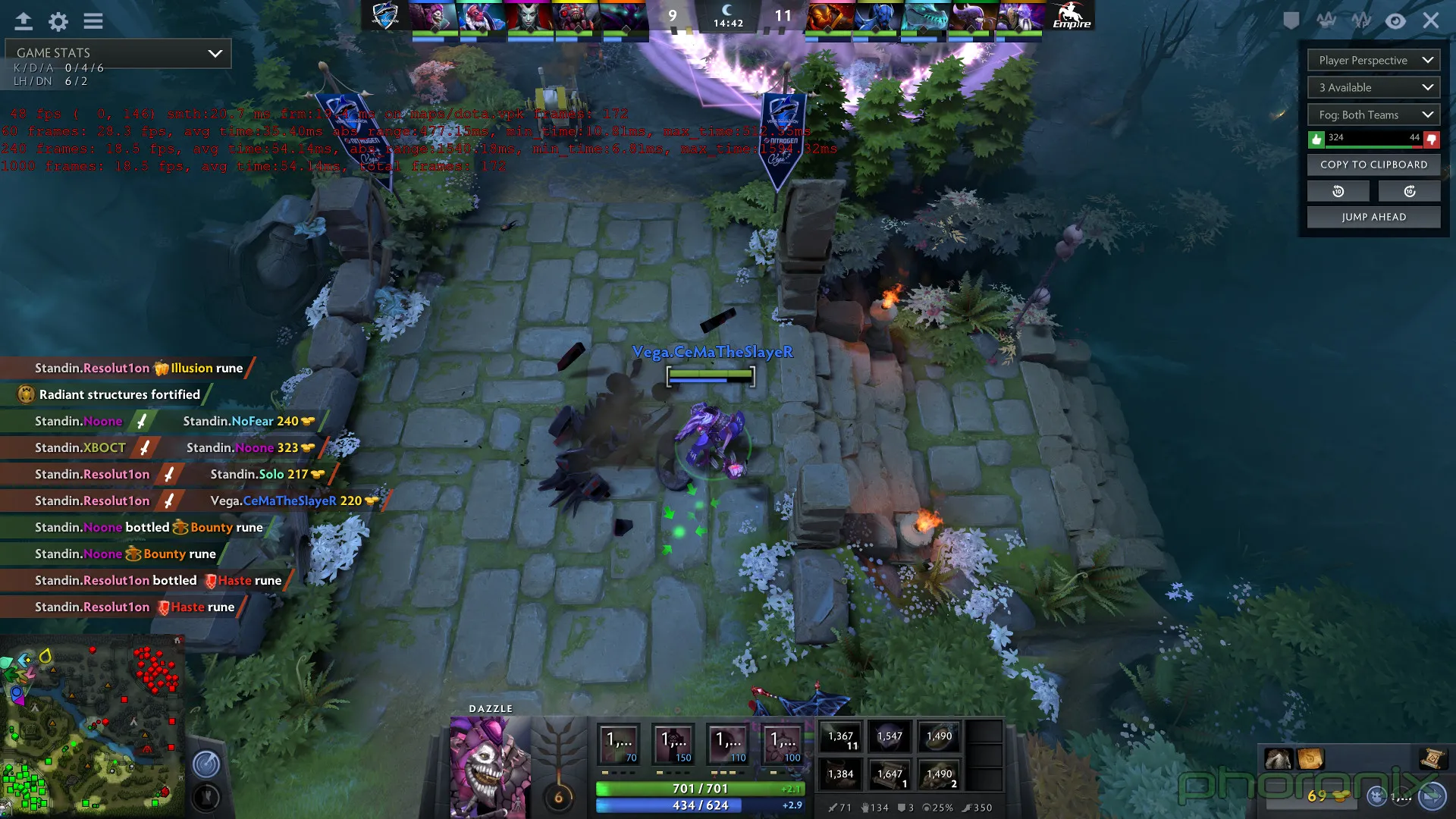This screenshot has height=819, width=1456.
Task: Expand the Player Perspective dropdown
Action: click(x=1373, y=61)
